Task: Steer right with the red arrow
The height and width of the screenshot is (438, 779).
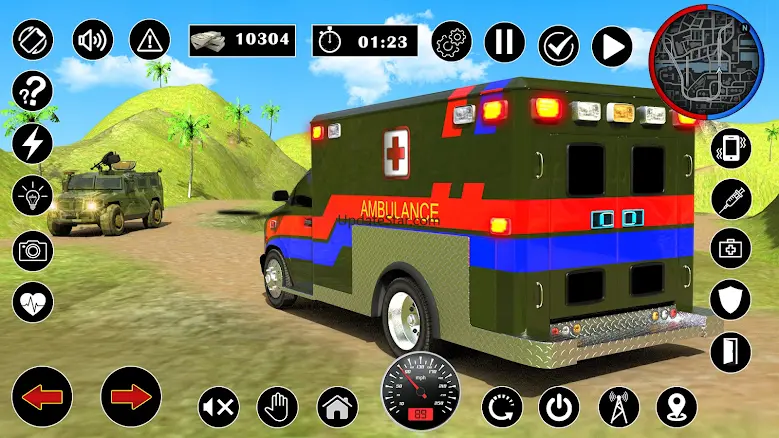Action: (x=131, y=397)
